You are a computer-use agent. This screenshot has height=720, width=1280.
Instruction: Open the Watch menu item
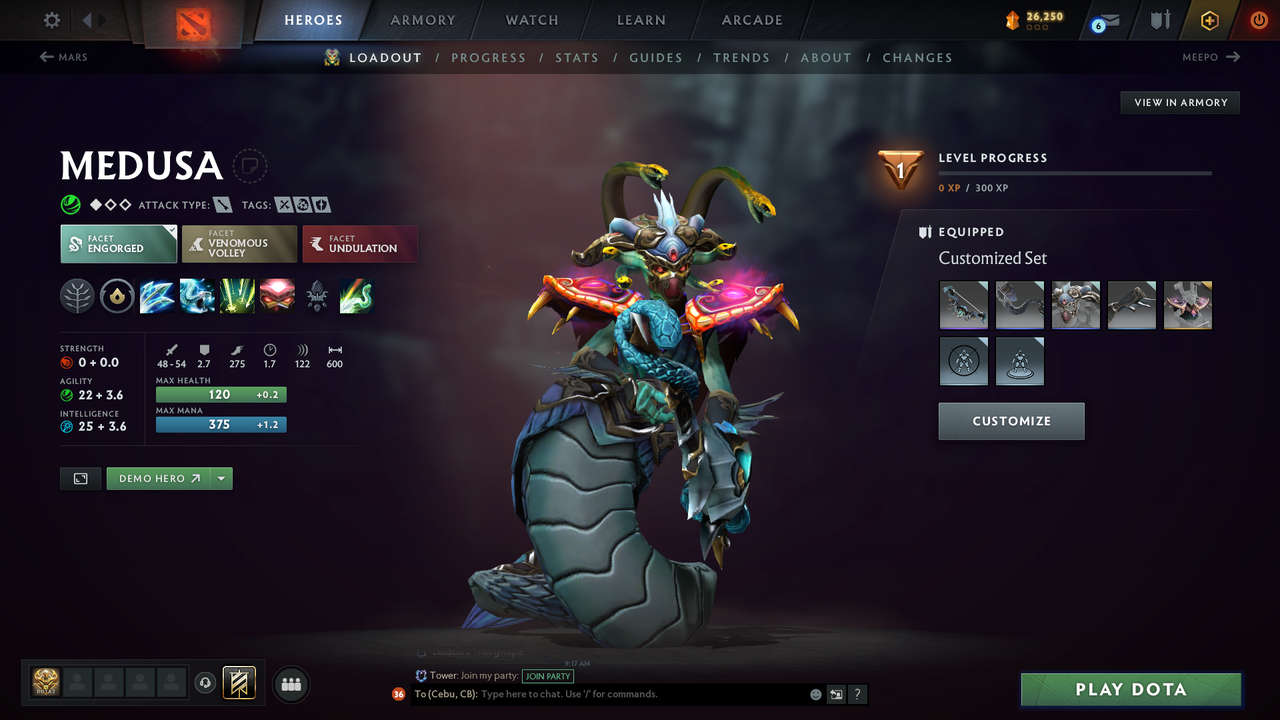(531, 20)
